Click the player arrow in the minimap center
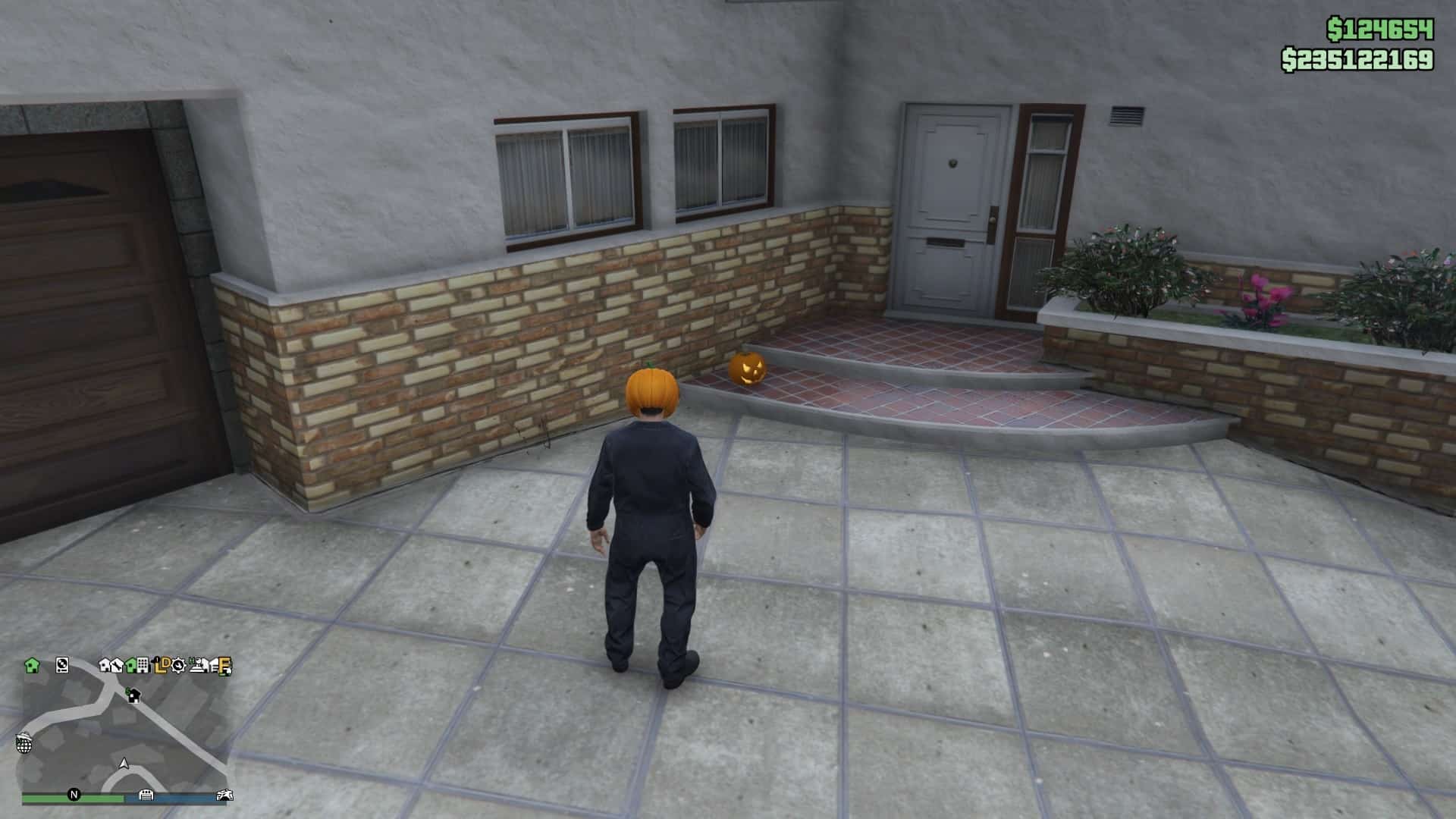The height and width of the screenshot is (819, 1456). (123, 764)
